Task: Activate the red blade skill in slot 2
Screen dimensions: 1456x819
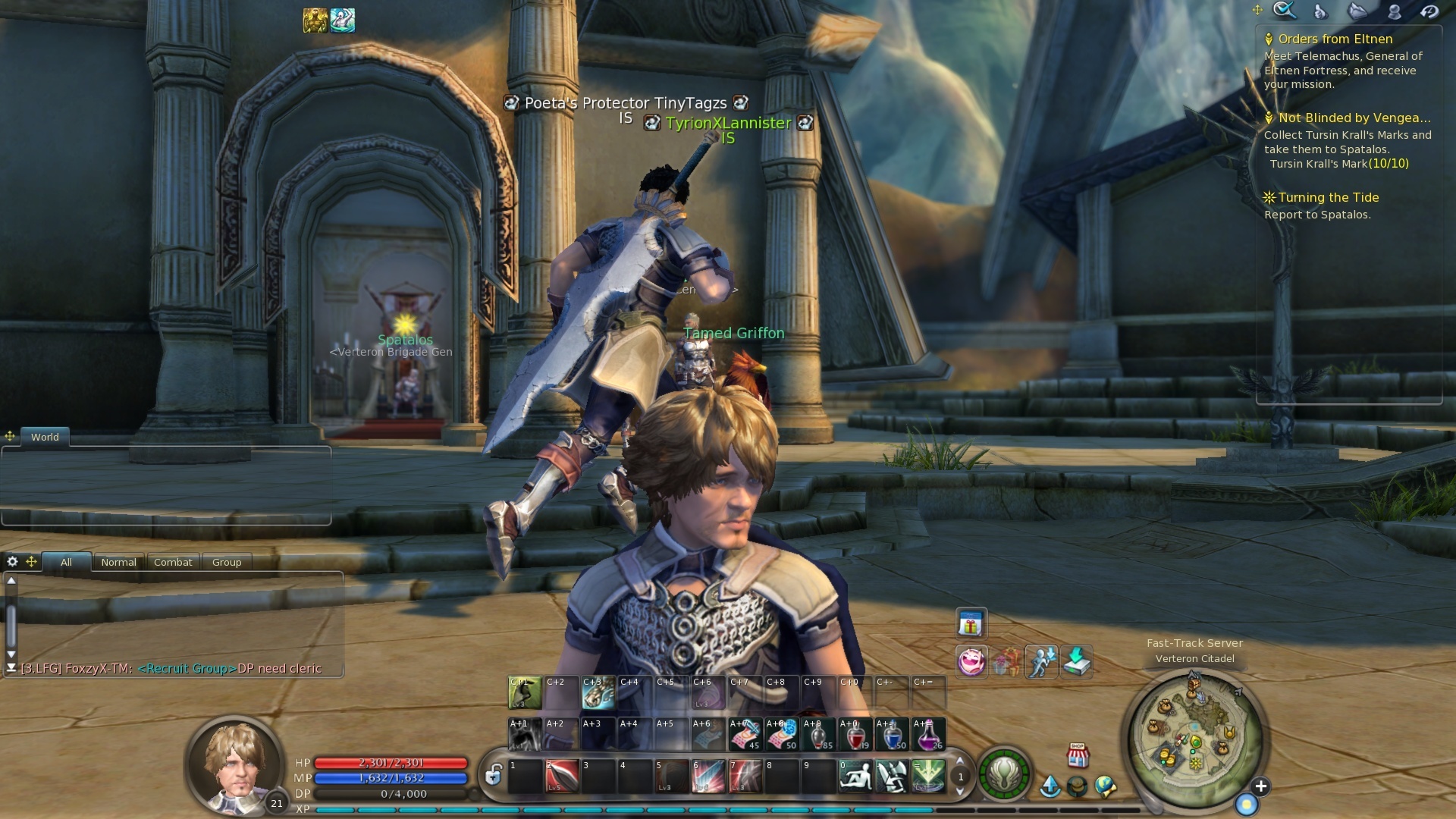Action: coord(562,777)
